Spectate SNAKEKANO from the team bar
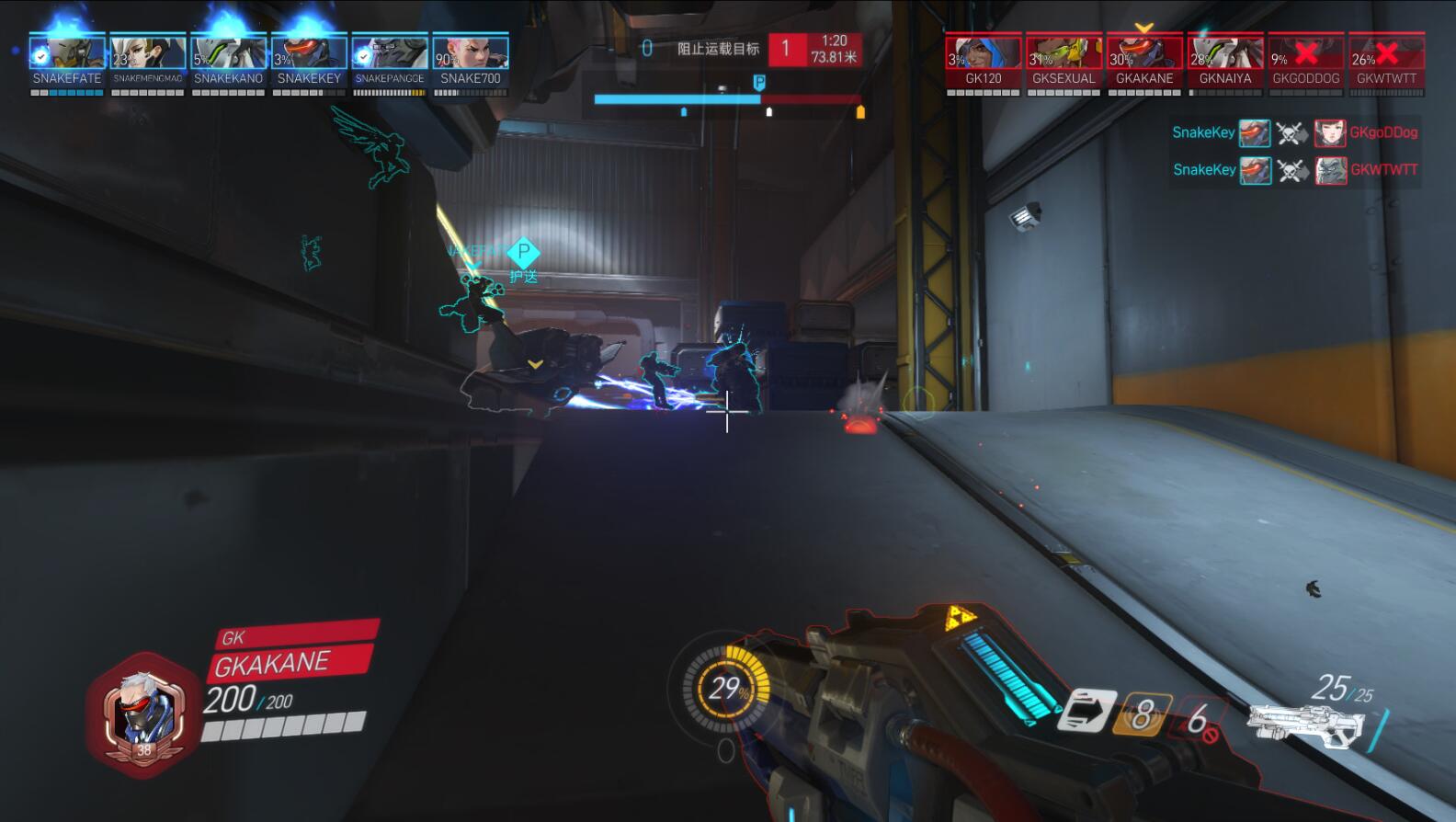Viewport: 1456px width, 822px height. click(x=229, y=53)
